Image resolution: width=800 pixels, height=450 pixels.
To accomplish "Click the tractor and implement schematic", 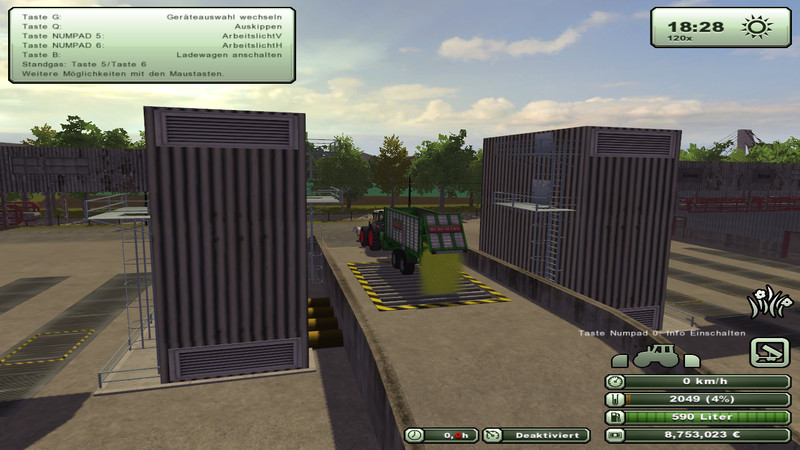I will click(653, 354).
